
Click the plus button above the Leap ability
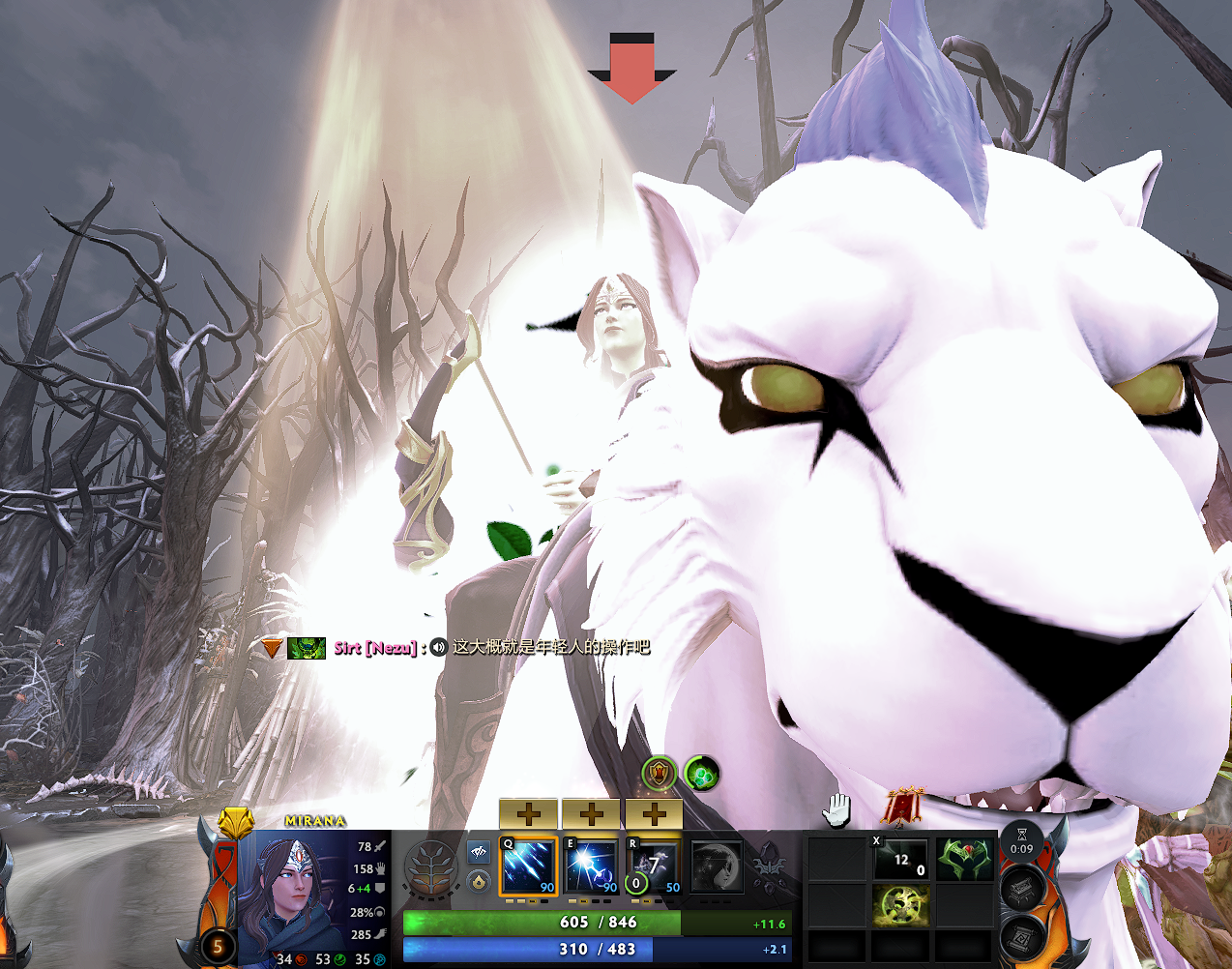655,814
